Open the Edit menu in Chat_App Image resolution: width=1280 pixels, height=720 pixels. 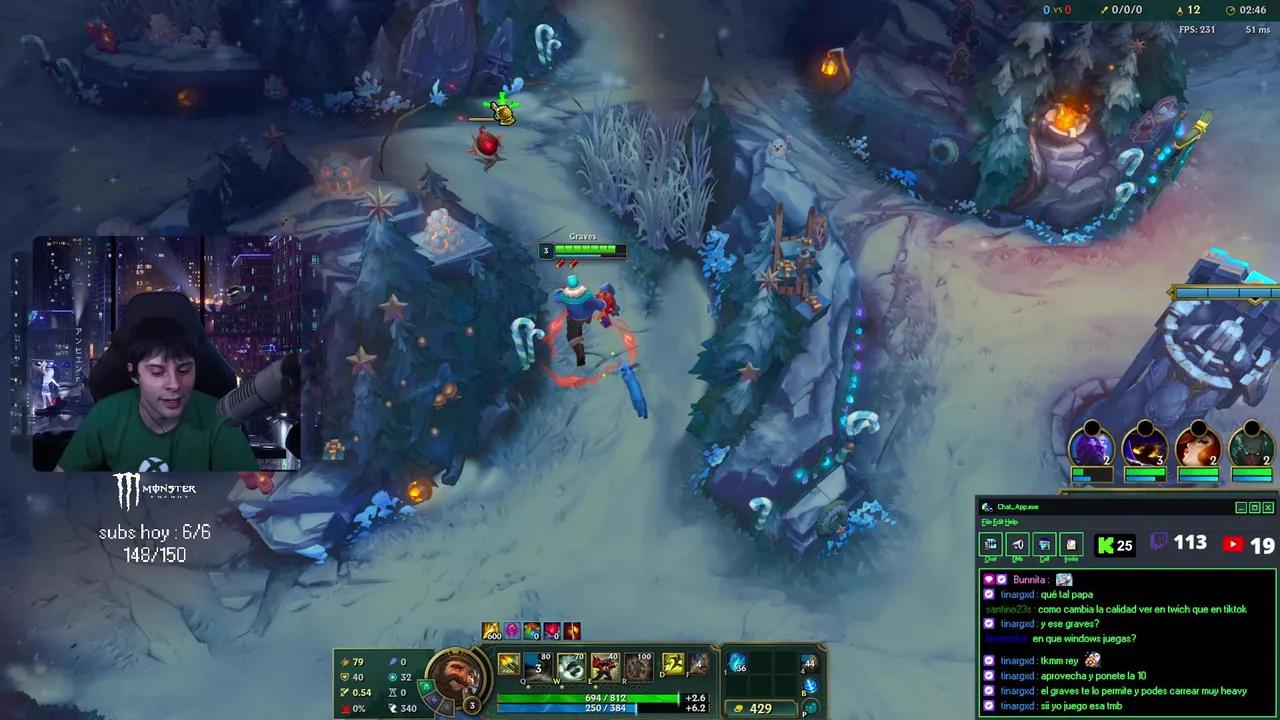click(x=998, y=522)
